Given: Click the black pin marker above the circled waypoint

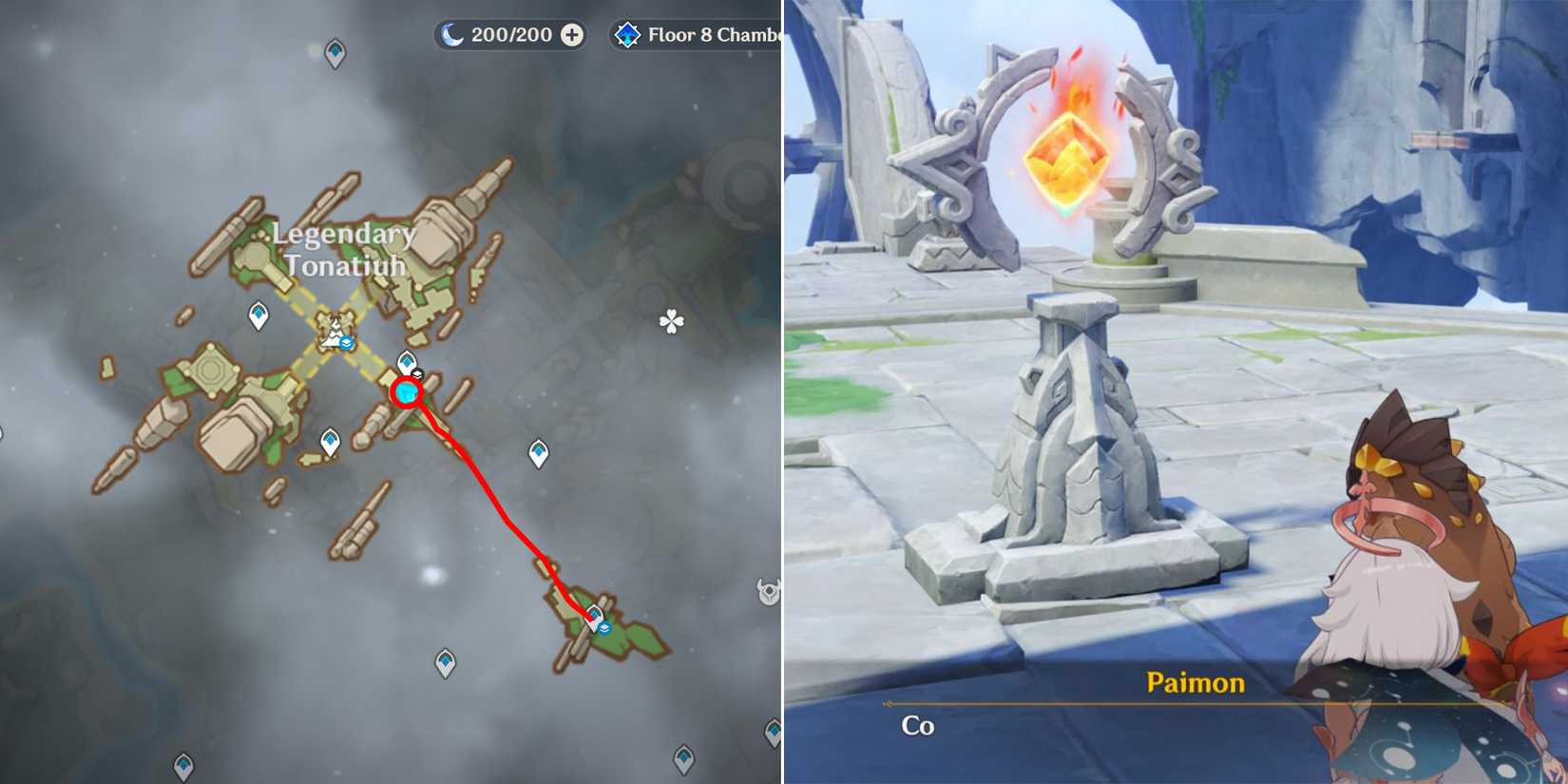Looking at the screenshot, I should tap(416, 373).
